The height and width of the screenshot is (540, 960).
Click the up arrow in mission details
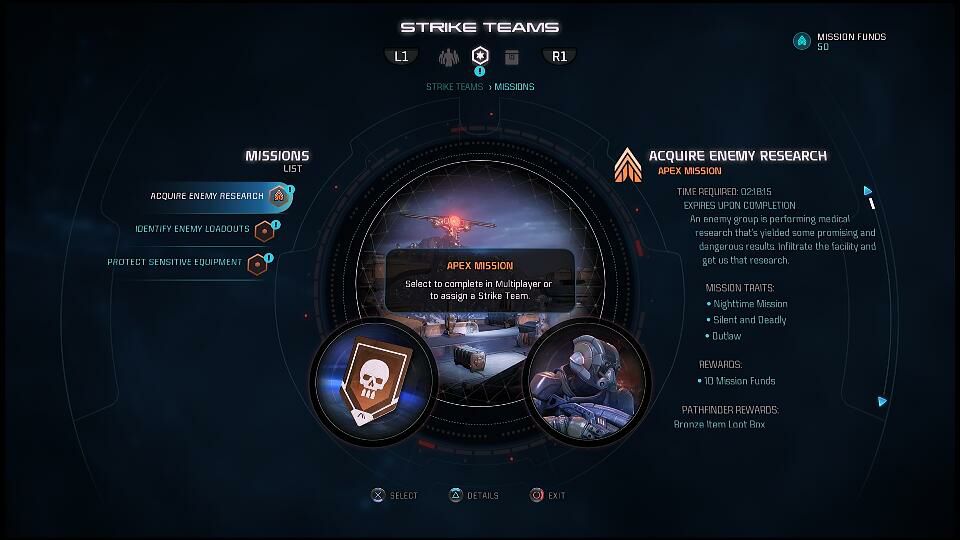(868, 191)
